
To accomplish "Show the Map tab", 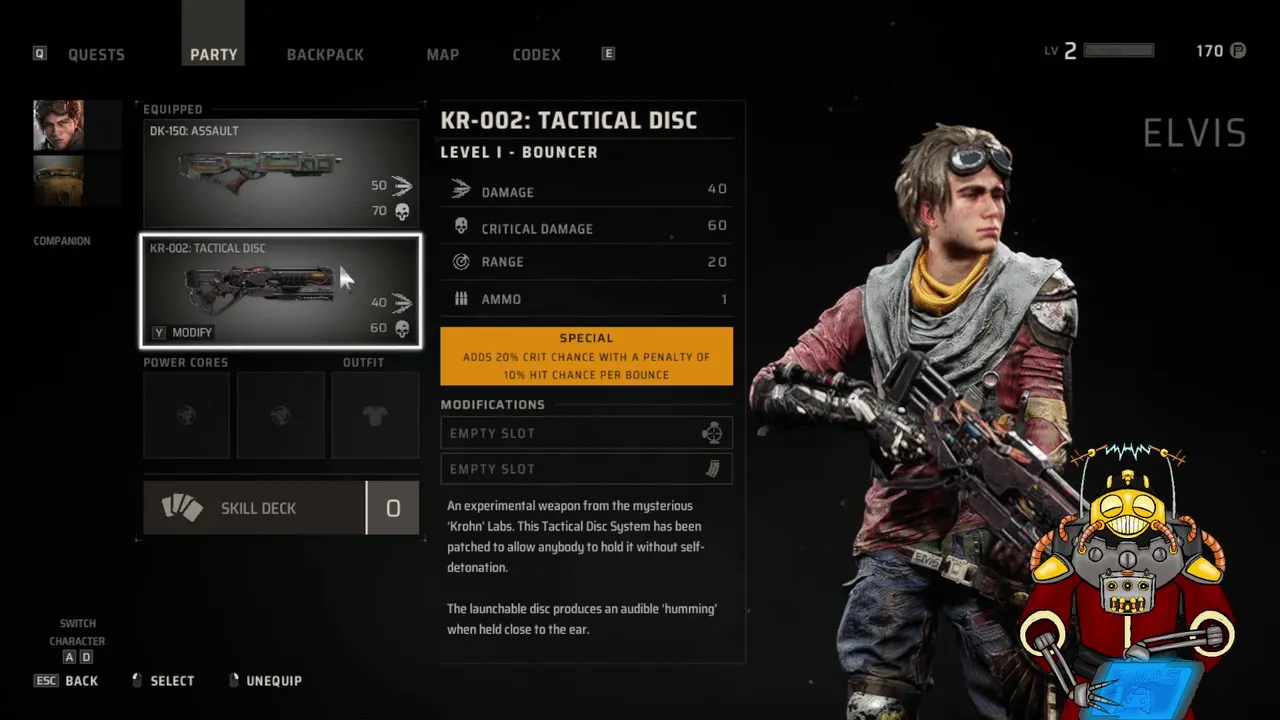I will [x=442, y=54].
